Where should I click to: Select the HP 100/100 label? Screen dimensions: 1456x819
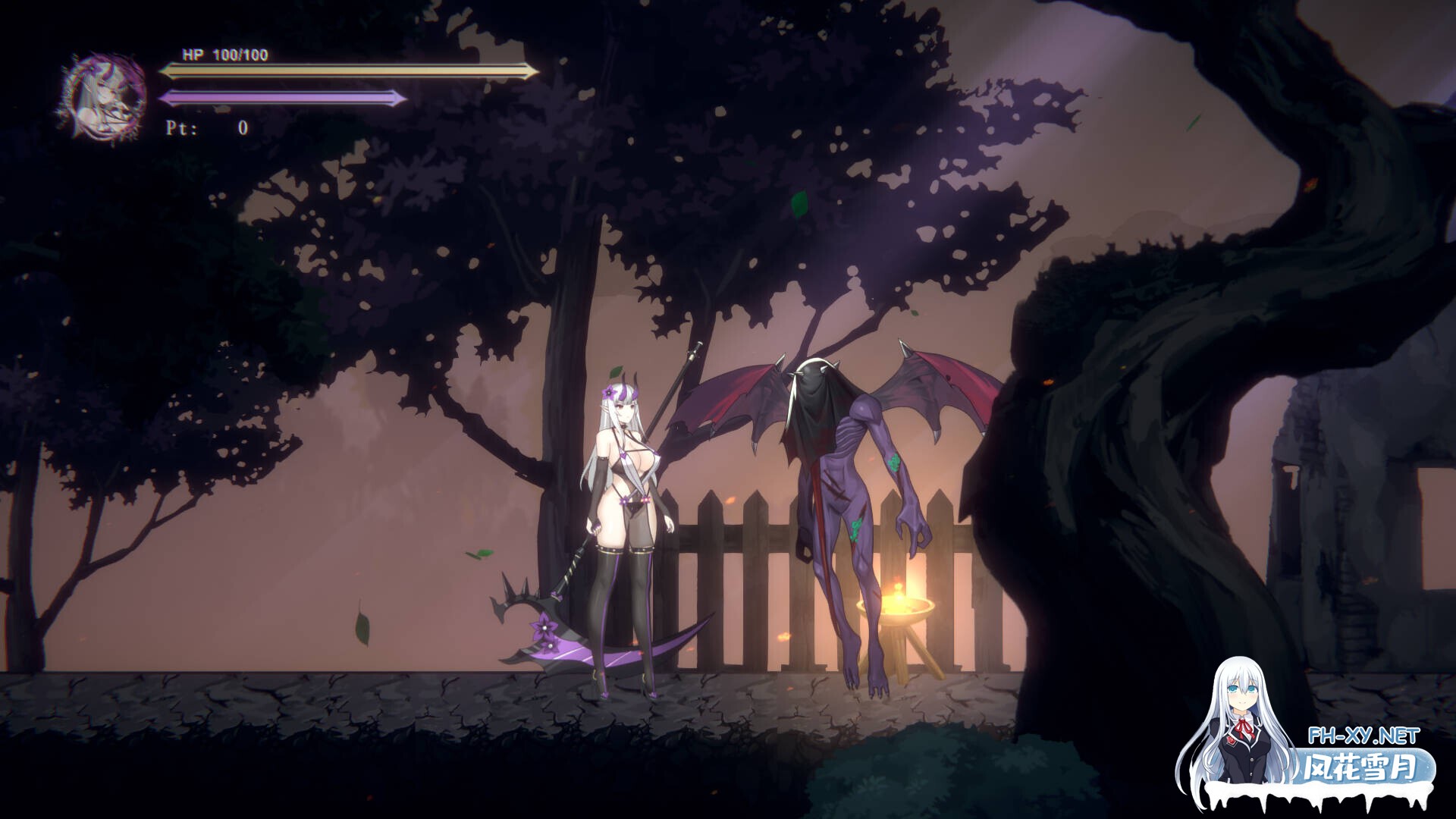point(224,55)
